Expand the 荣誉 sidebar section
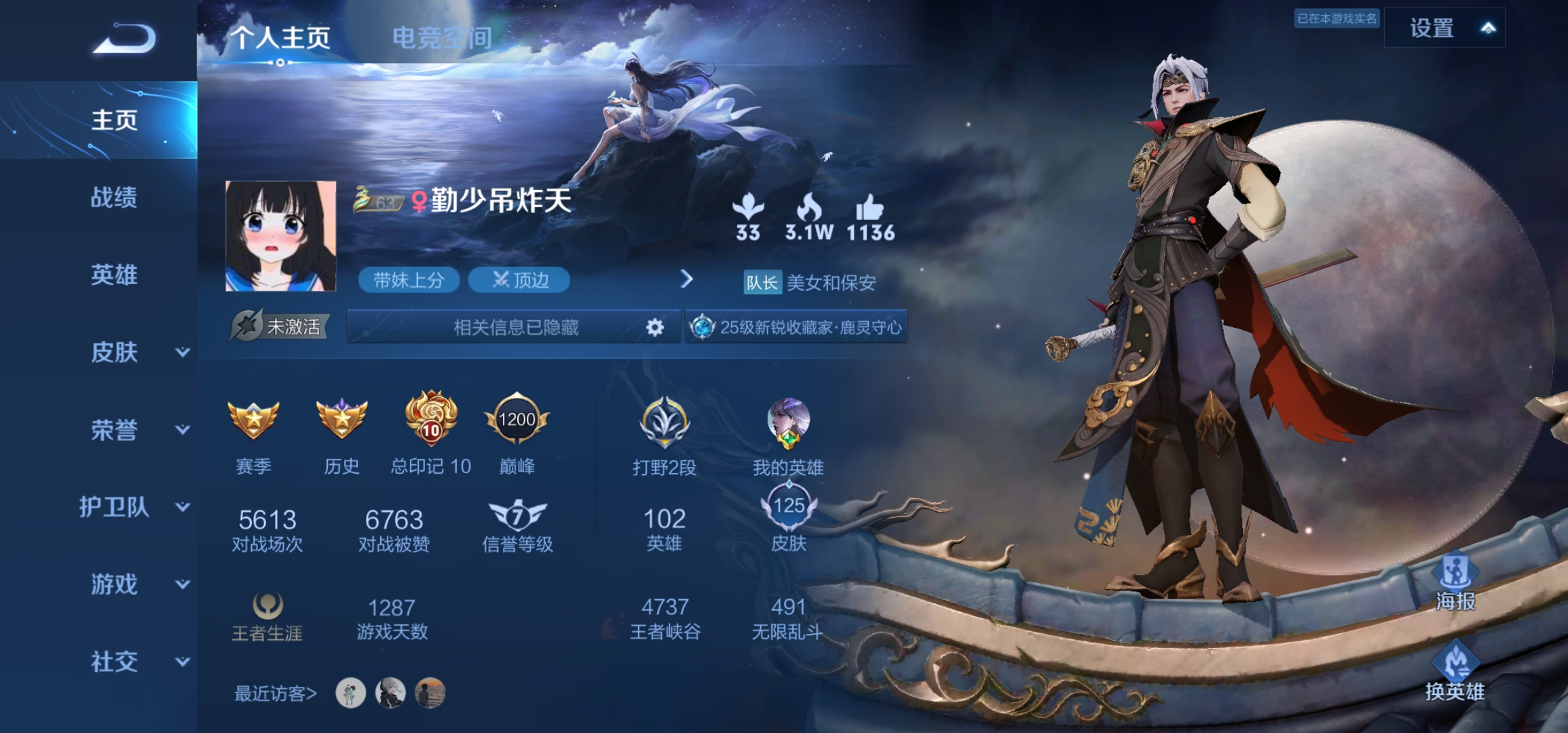Image resolution: width=1568 pixels, height=733 pixels. [x=136, y=430]
